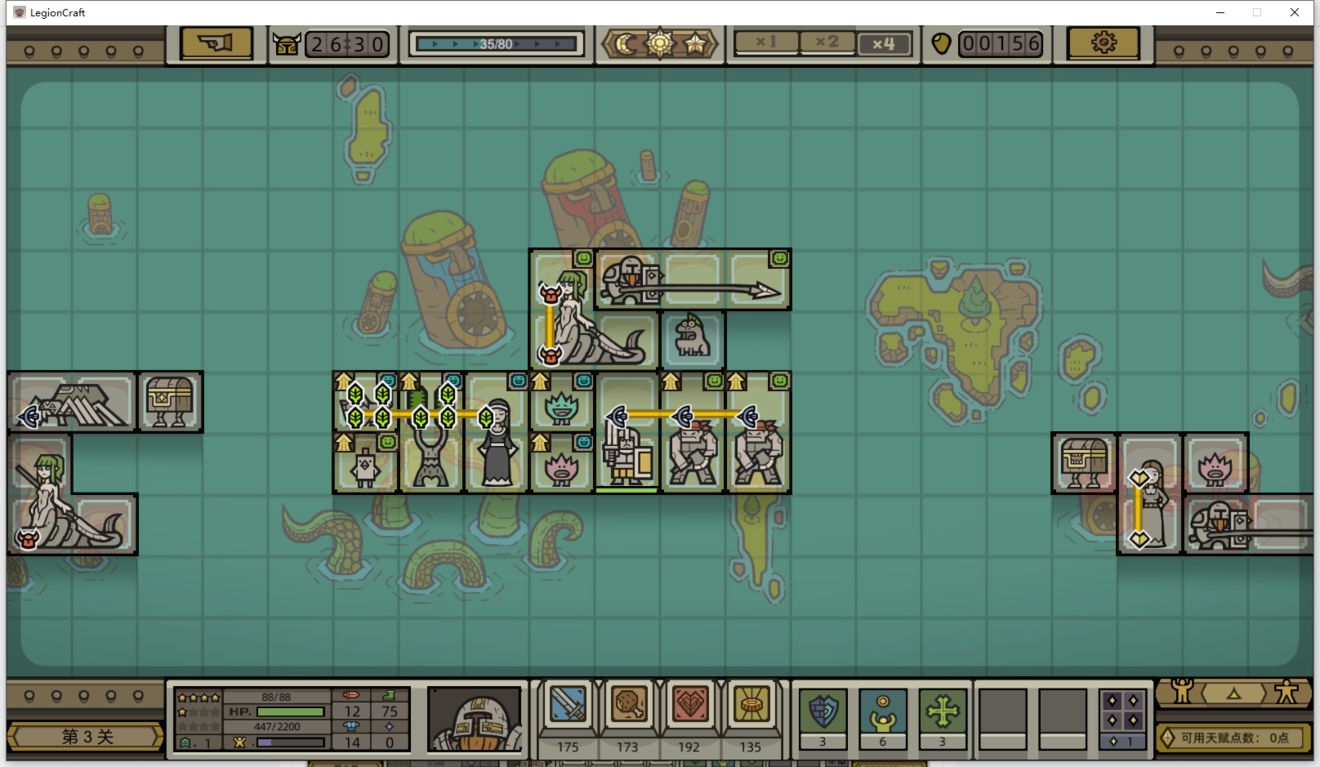Click the green triangle formation button
The image size is (1320, 767).
coord(1234,692)
